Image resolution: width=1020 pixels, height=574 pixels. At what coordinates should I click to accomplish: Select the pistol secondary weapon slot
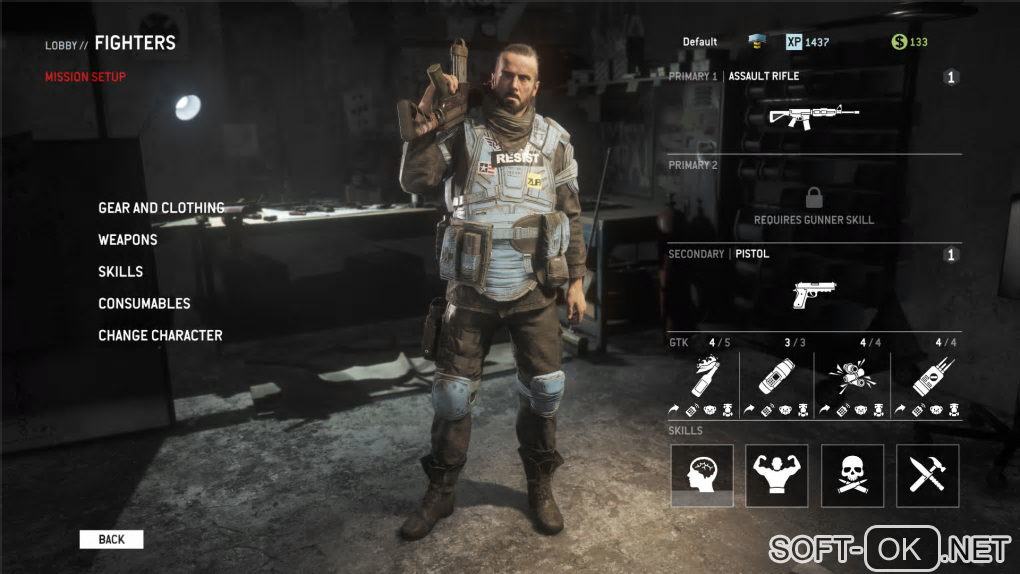tap(814, 293)
